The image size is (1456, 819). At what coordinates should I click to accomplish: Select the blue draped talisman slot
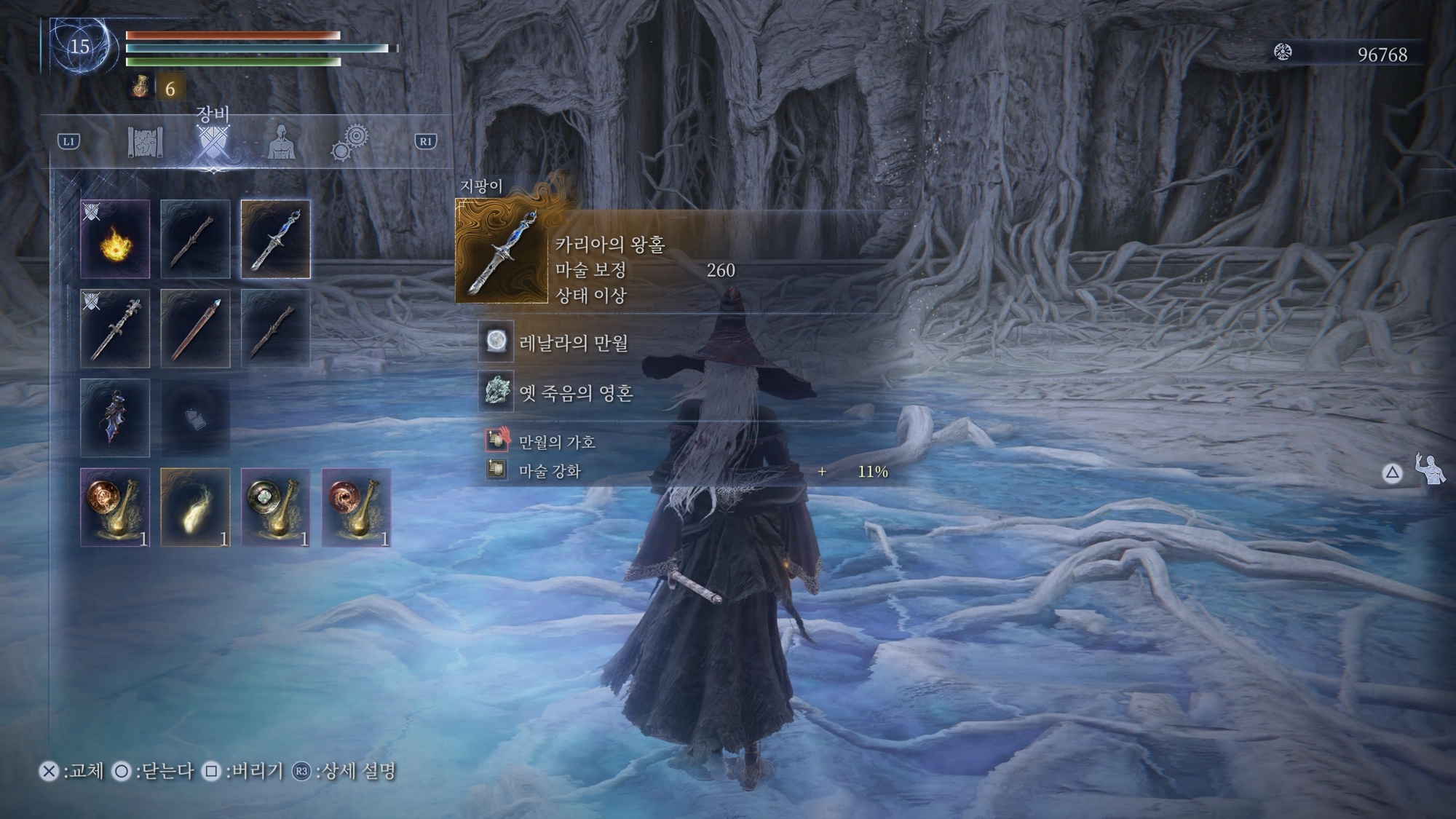(x=115, y=418)
